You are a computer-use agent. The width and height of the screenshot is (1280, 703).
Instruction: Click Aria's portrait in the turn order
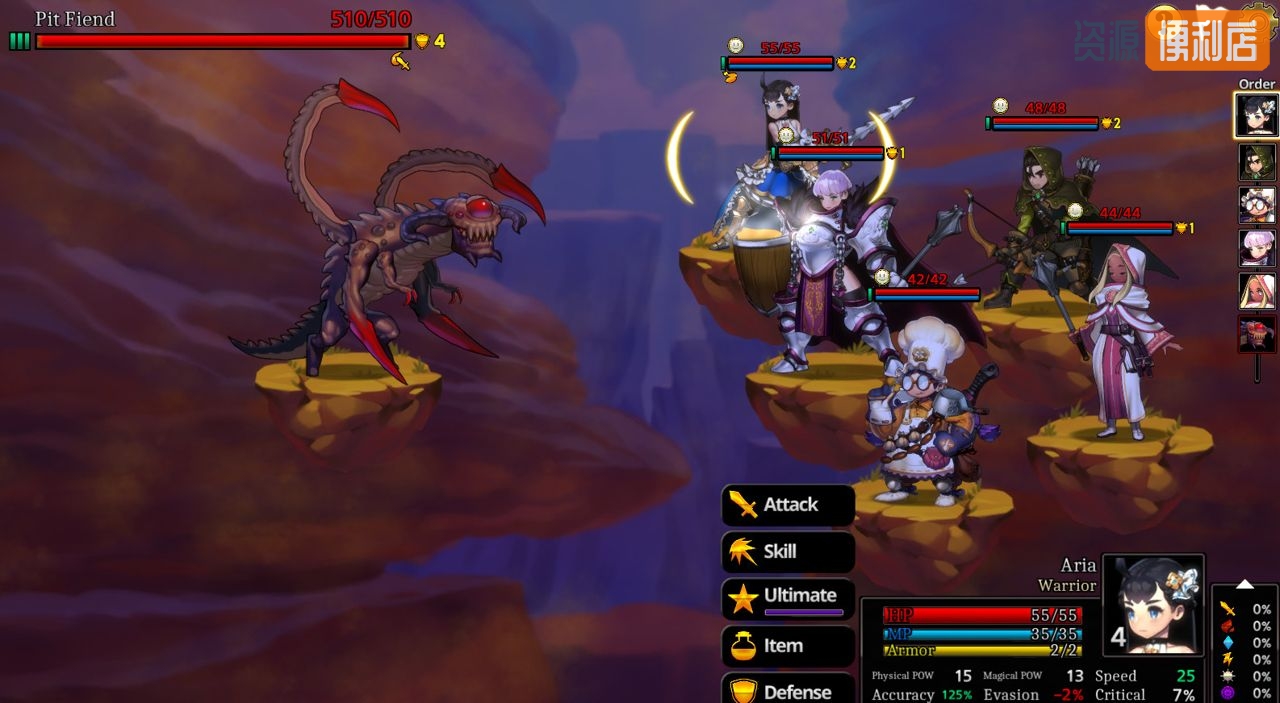[1256, 115]
